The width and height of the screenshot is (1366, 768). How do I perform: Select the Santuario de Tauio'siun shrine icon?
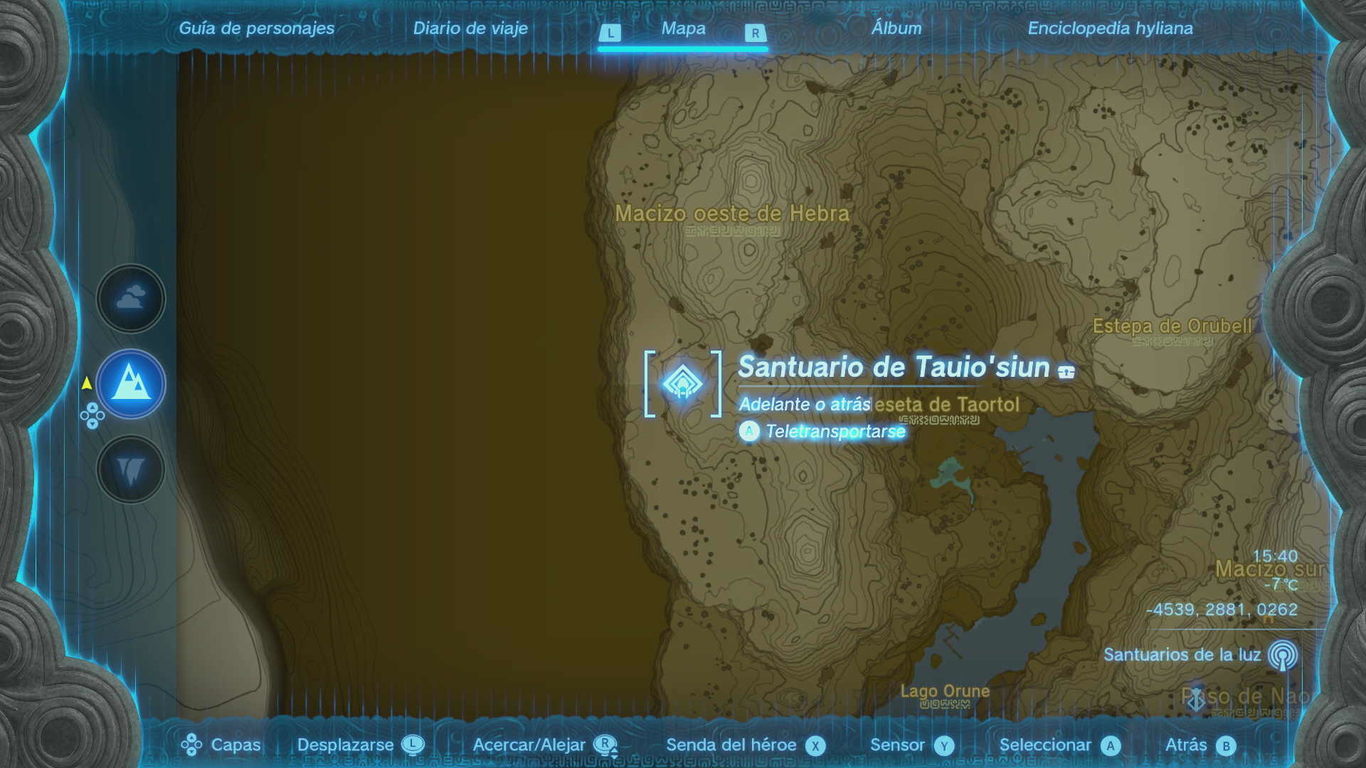681,382
